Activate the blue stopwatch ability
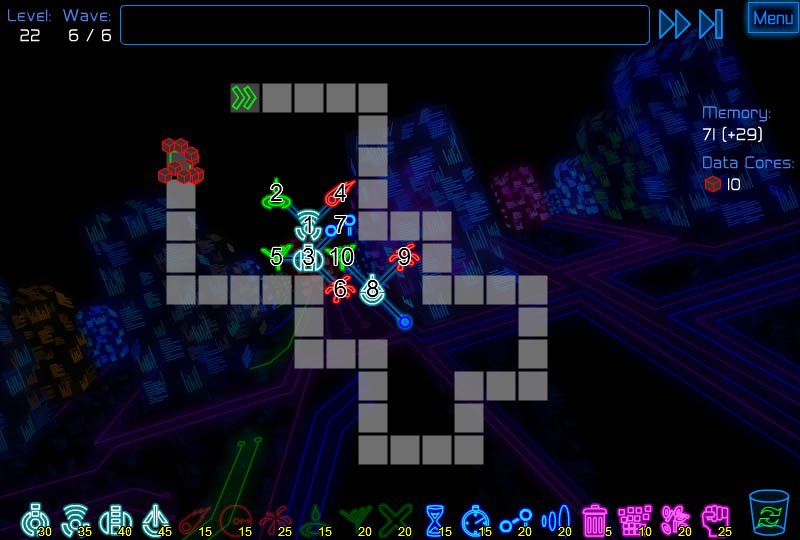 click(475, 519)
